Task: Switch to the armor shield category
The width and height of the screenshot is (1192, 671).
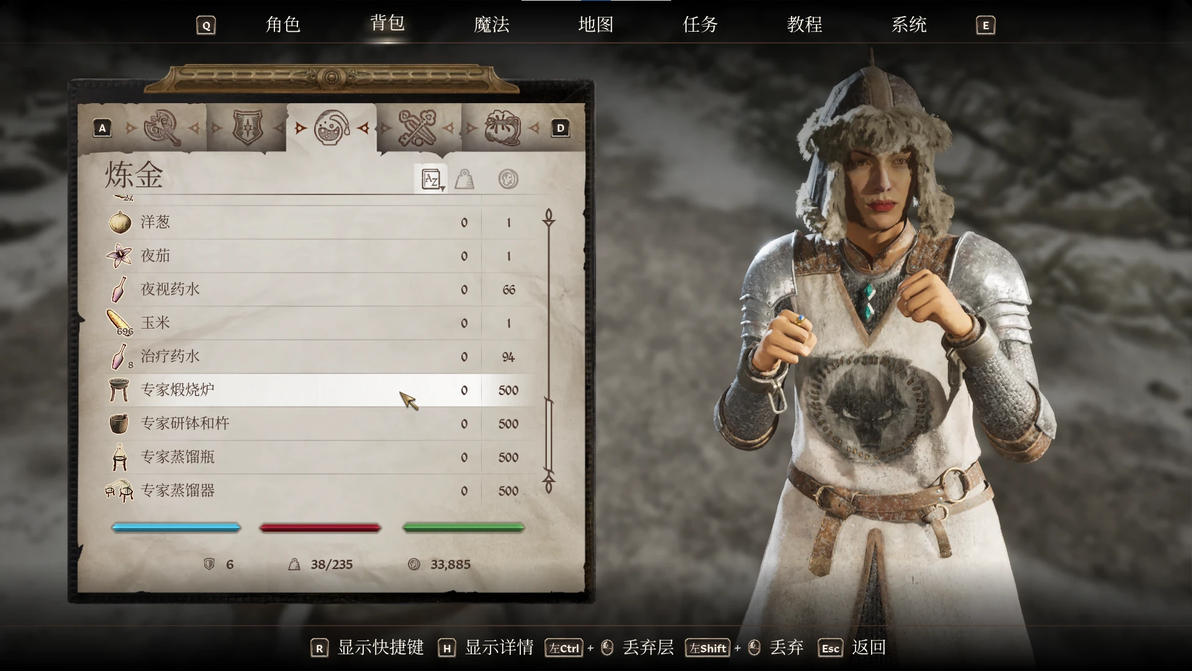Action: point(247,128)
